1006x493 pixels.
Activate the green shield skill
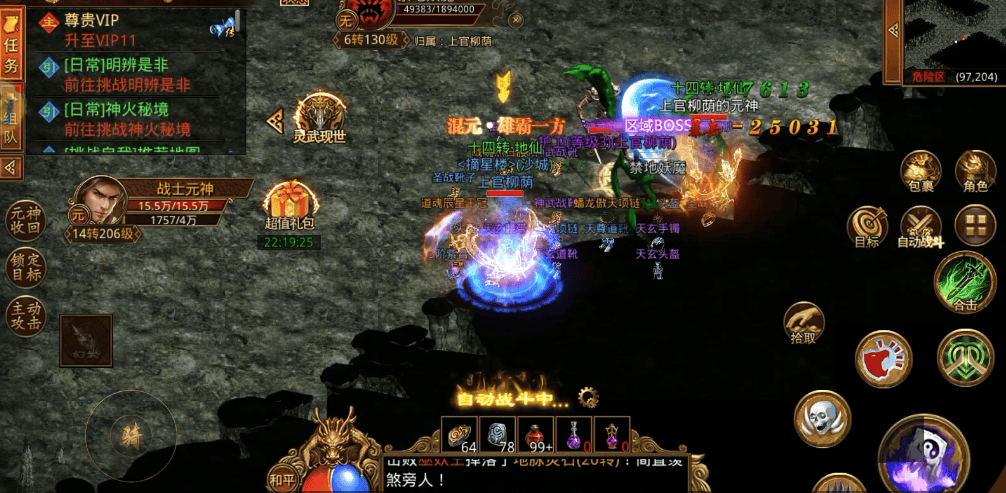[x=964, y=357]
